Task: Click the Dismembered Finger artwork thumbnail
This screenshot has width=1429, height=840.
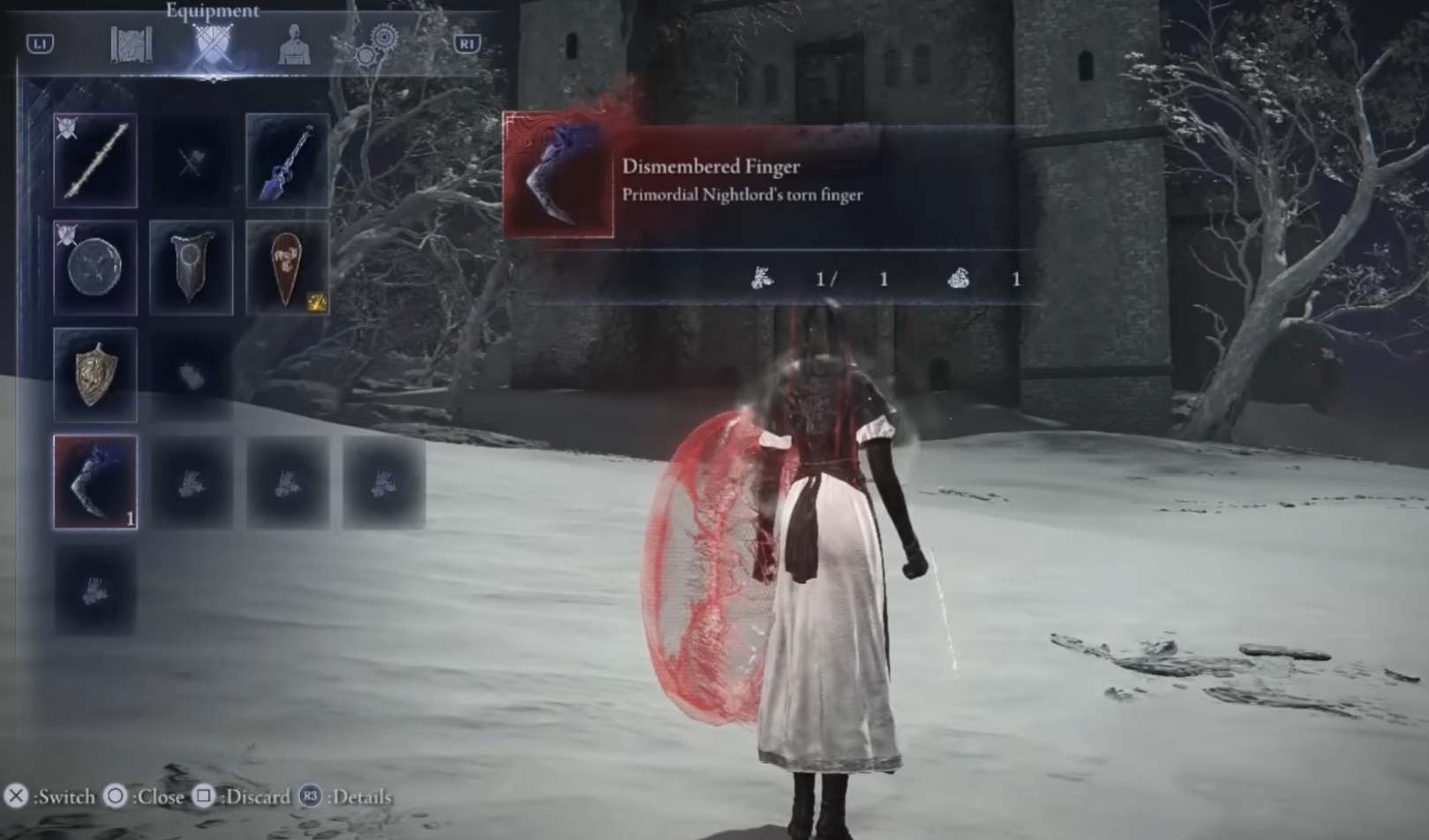Action: (558, 174)
